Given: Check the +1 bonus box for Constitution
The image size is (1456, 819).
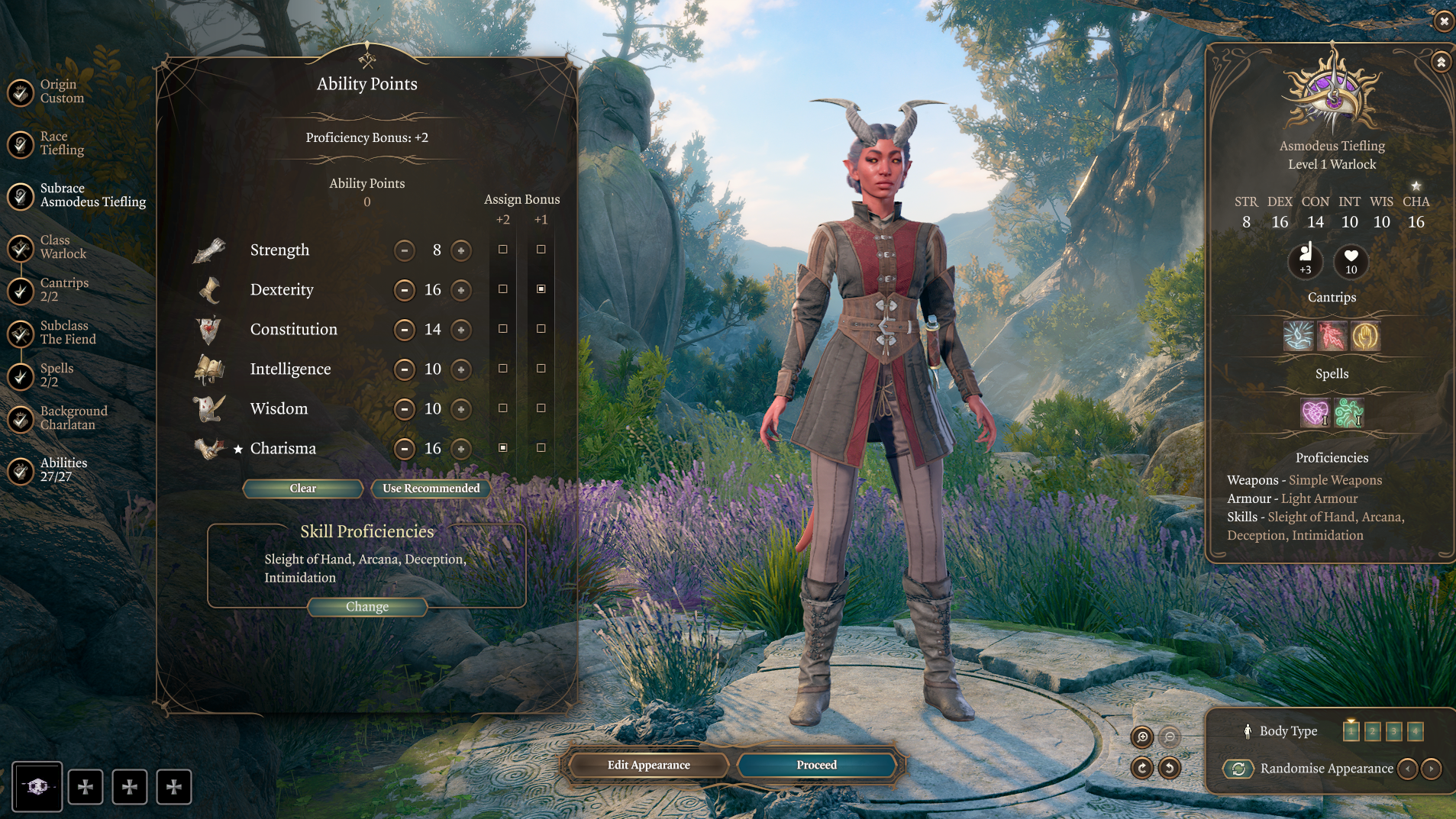Looking at the screenshot, I should (x=542, y=330).
